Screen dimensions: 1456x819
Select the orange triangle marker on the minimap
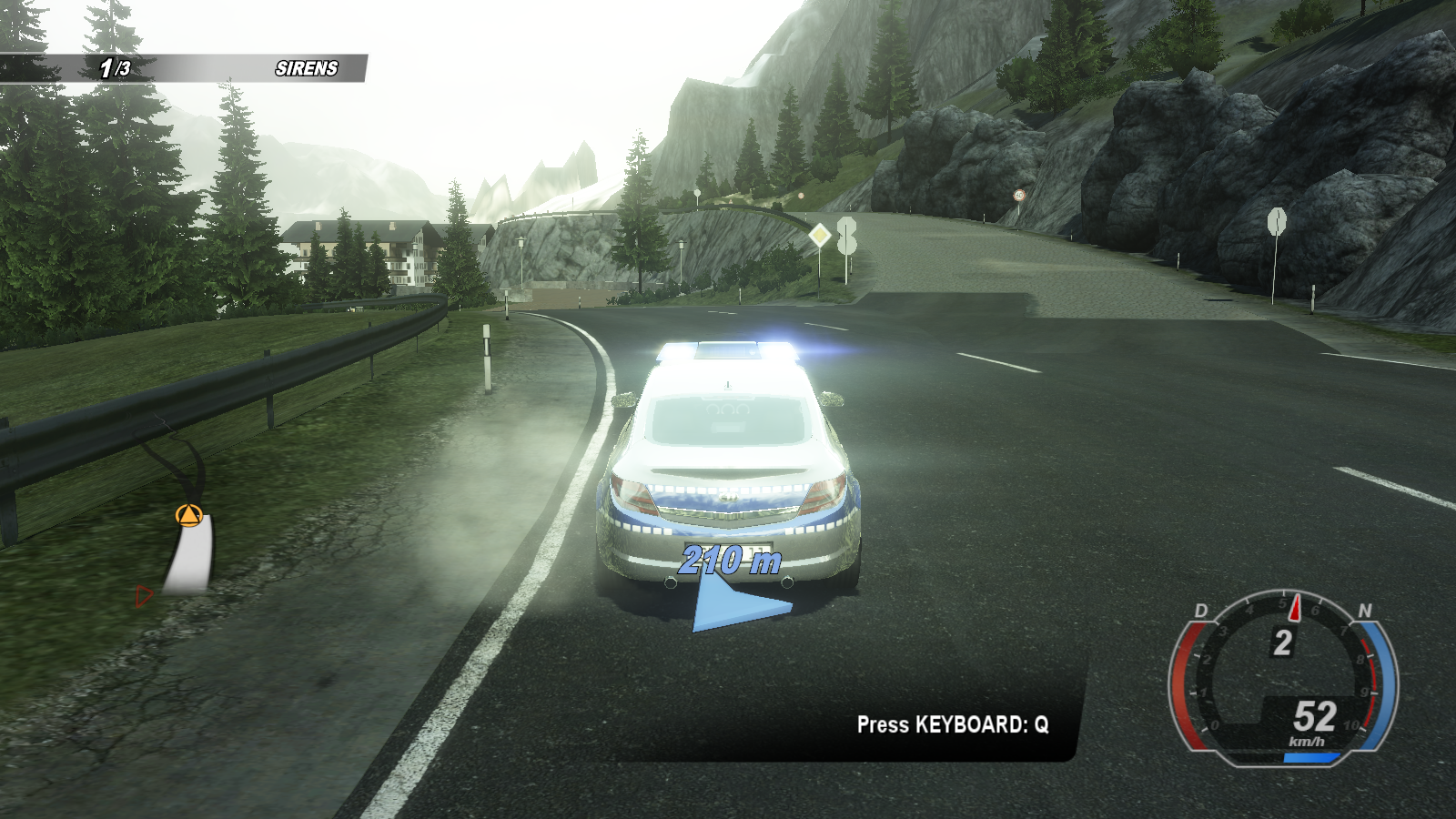tap(188, 516)
